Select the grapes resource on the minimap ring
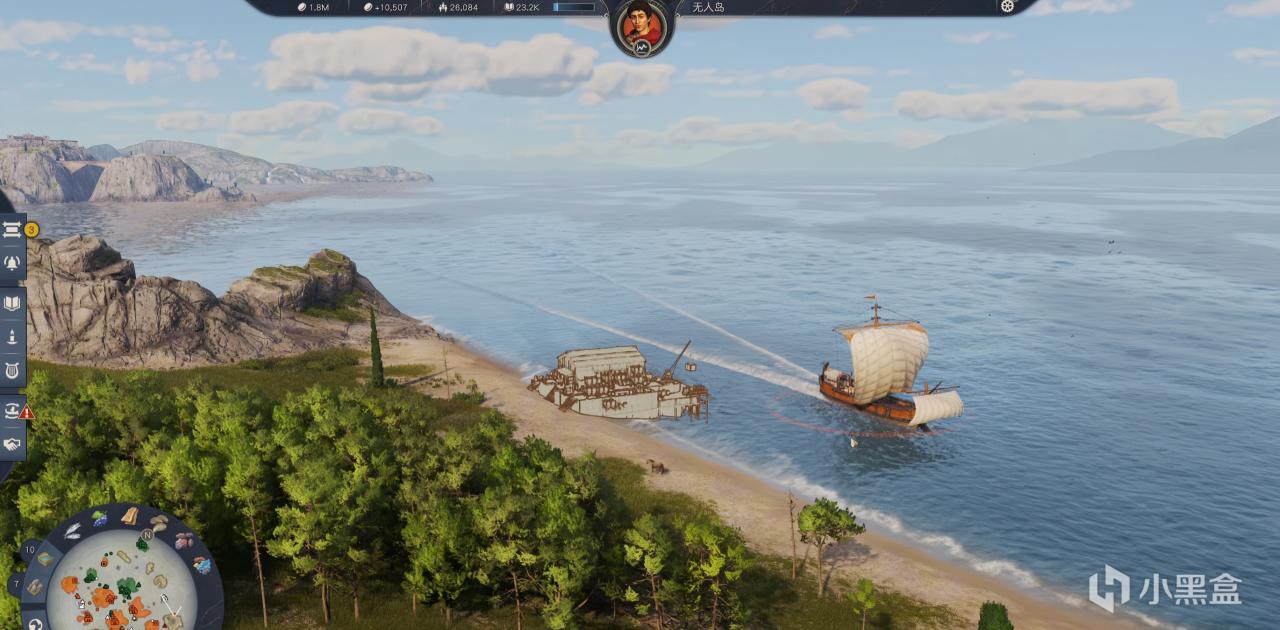The width and height of the screenshot is (1280, 630). (x=100, y=518)
